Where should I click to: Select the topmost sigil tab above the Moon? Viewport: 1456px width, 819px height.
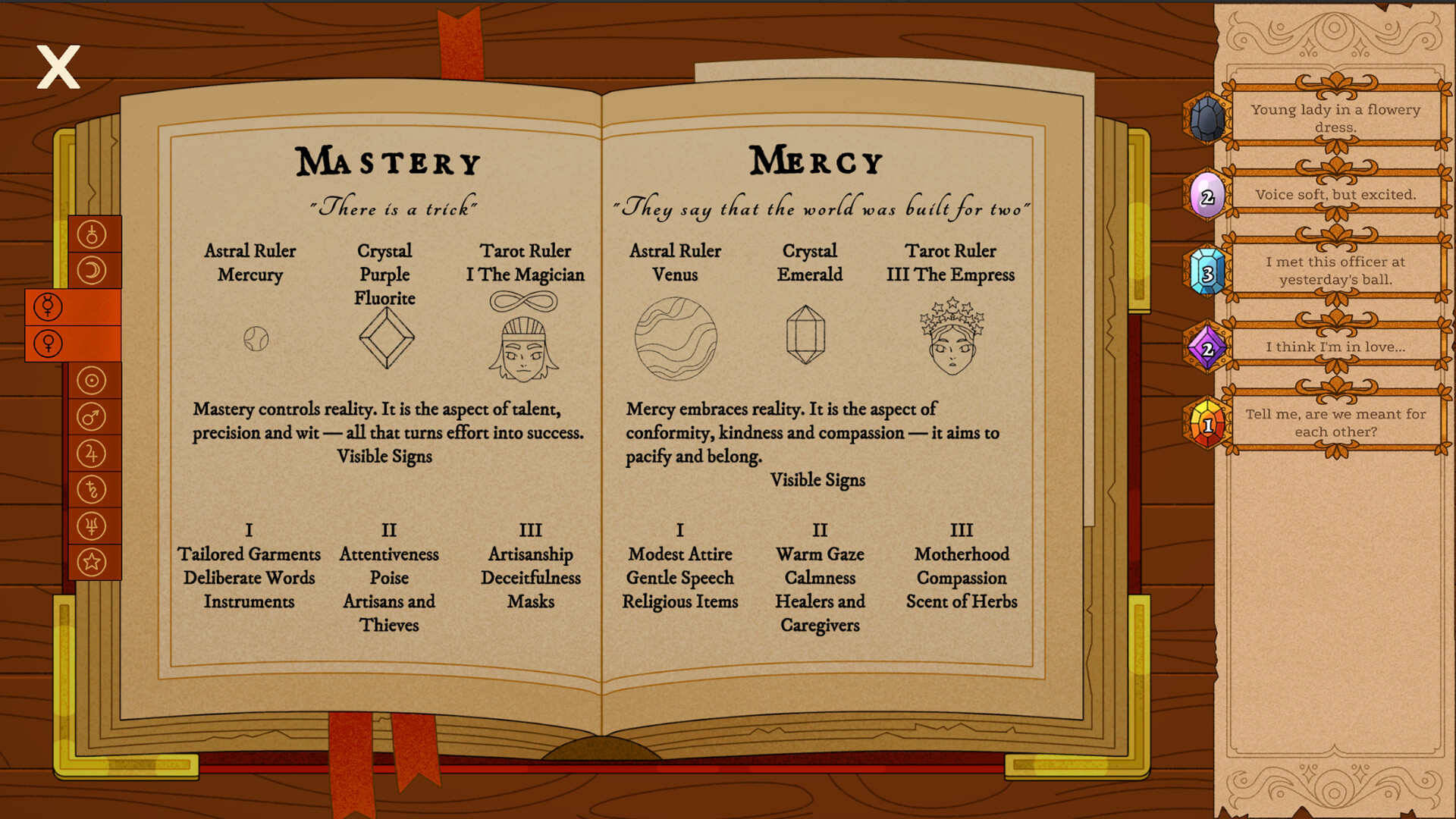94,234
